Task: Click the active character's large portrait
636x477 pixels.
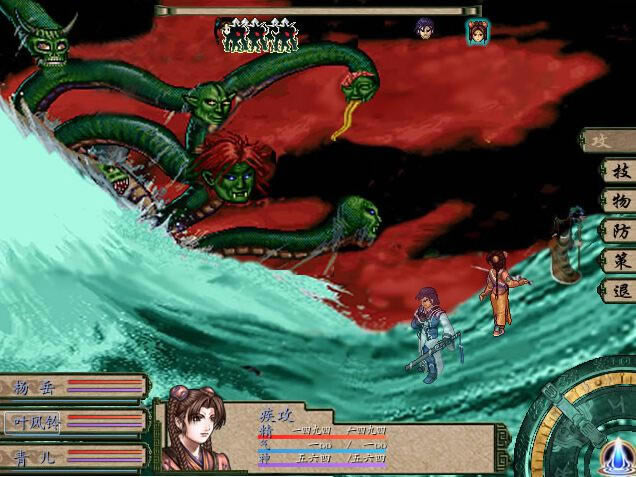Action: 195,430
